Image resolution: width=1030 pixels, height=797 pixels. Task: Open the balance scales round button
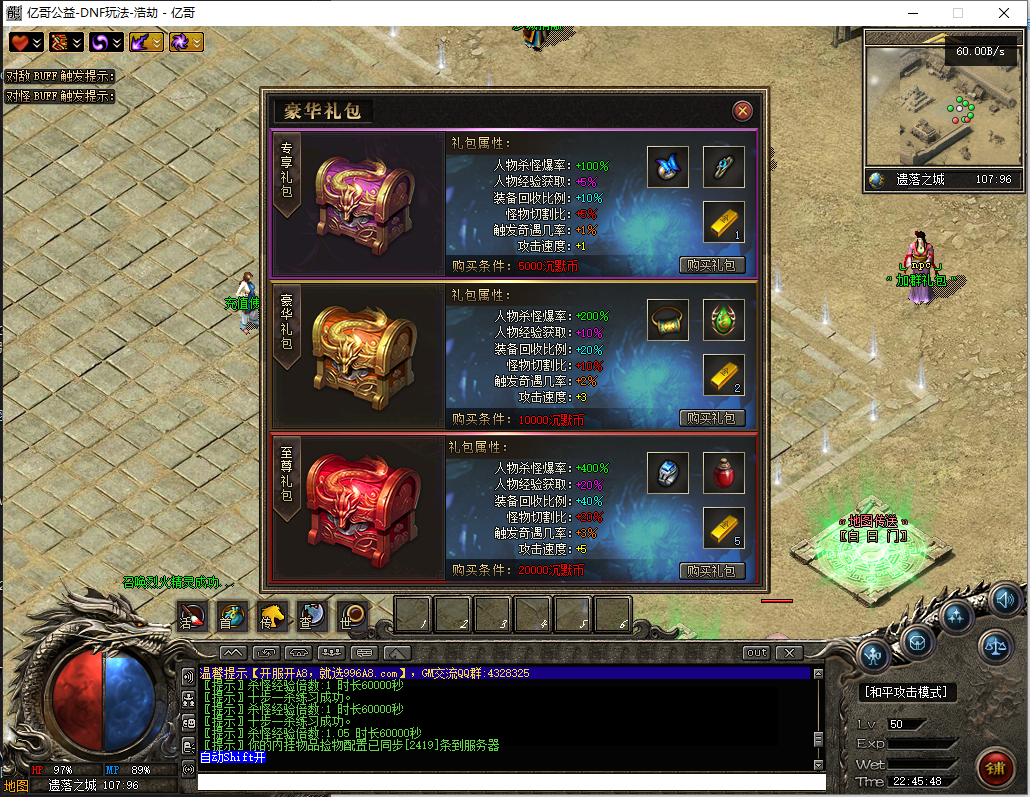point(995,646)
